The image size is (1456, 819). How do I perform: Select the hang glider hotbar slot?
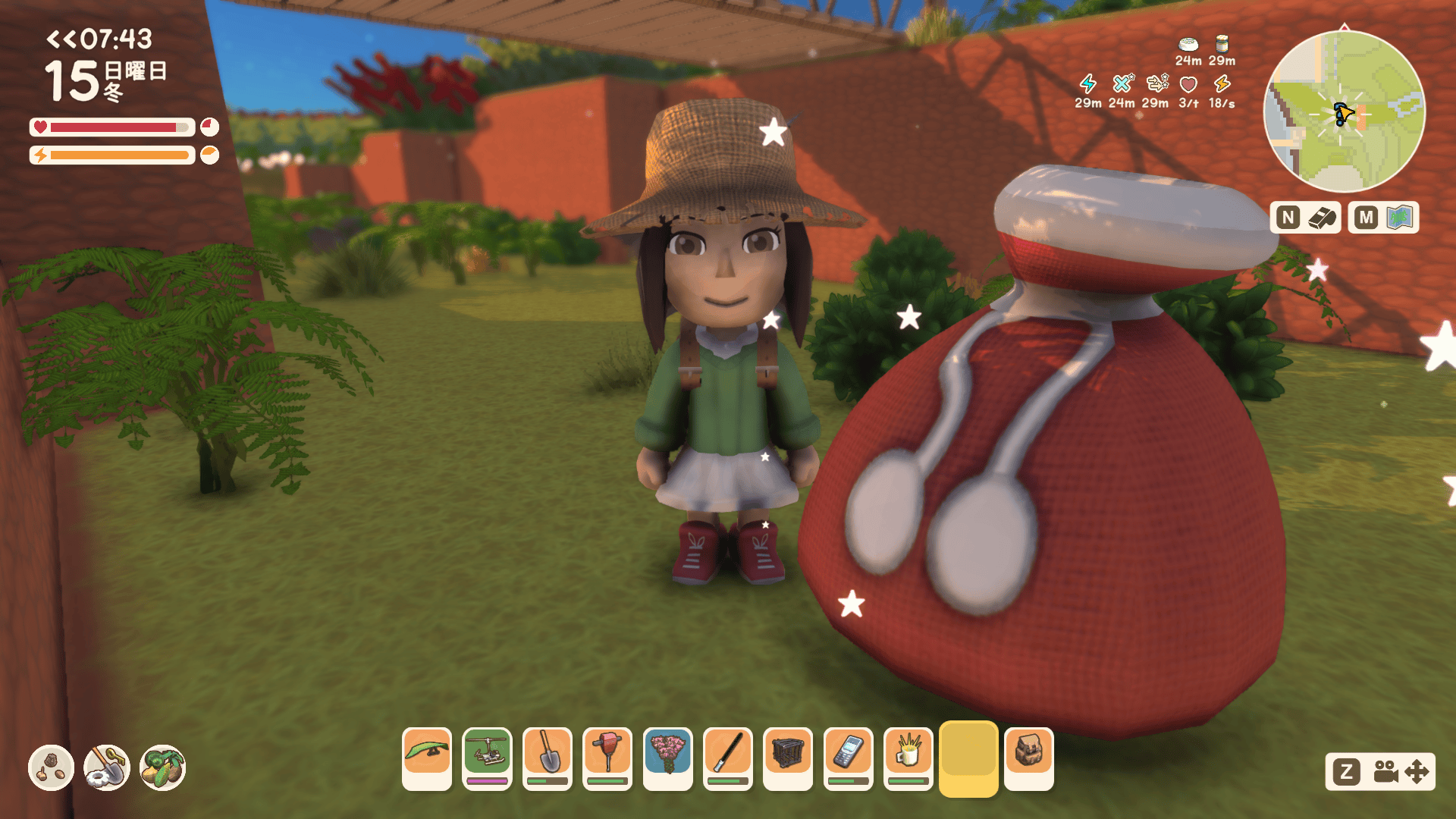pyautogui.click(x=427, y=758)
